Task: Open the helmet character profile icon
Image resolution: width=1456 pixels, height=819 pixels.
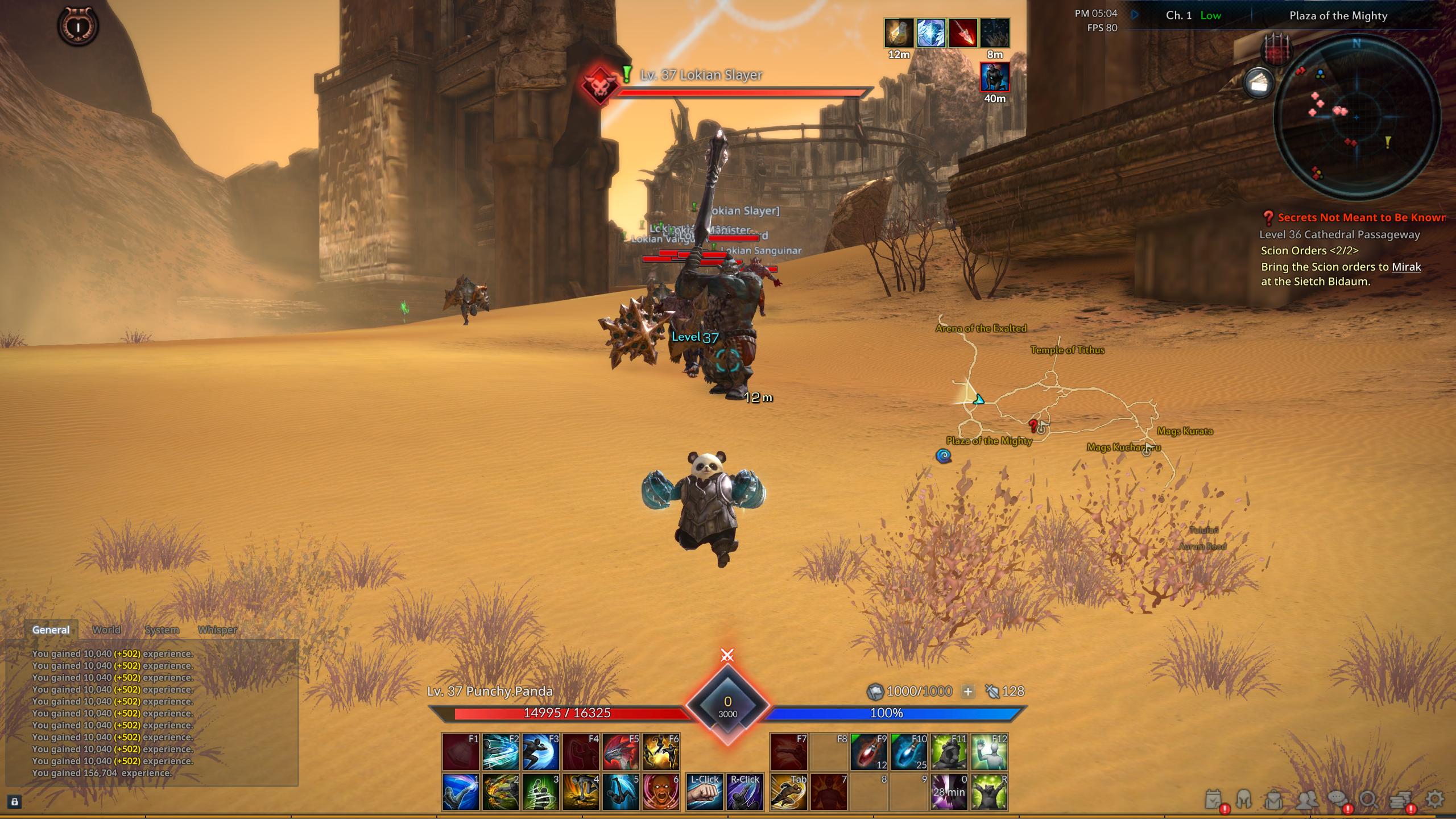Action: click(1244, 800)
